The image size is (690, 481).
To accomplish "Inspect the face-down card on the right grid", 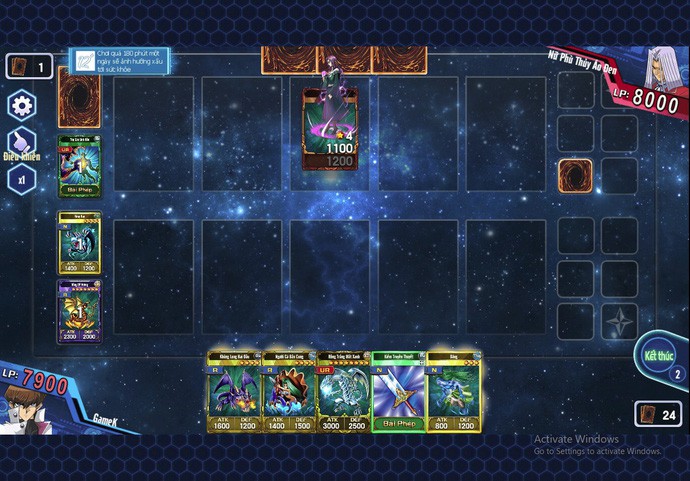I will pos(575,176).
